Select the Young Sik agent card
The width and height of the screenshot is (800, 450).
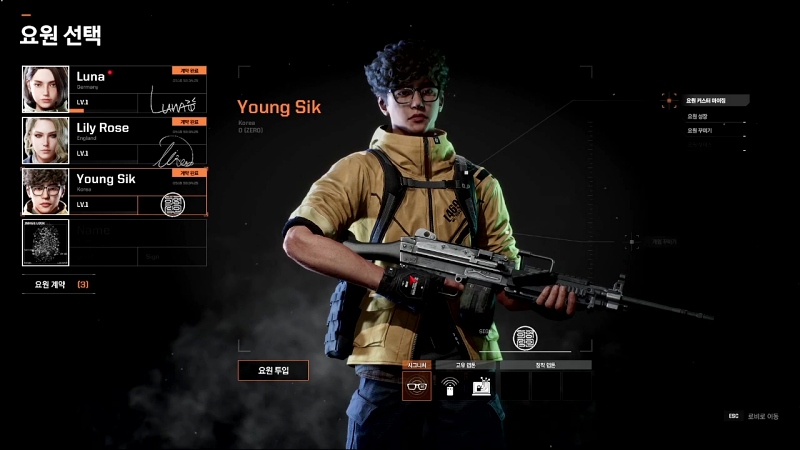click(x=130, y=191)
